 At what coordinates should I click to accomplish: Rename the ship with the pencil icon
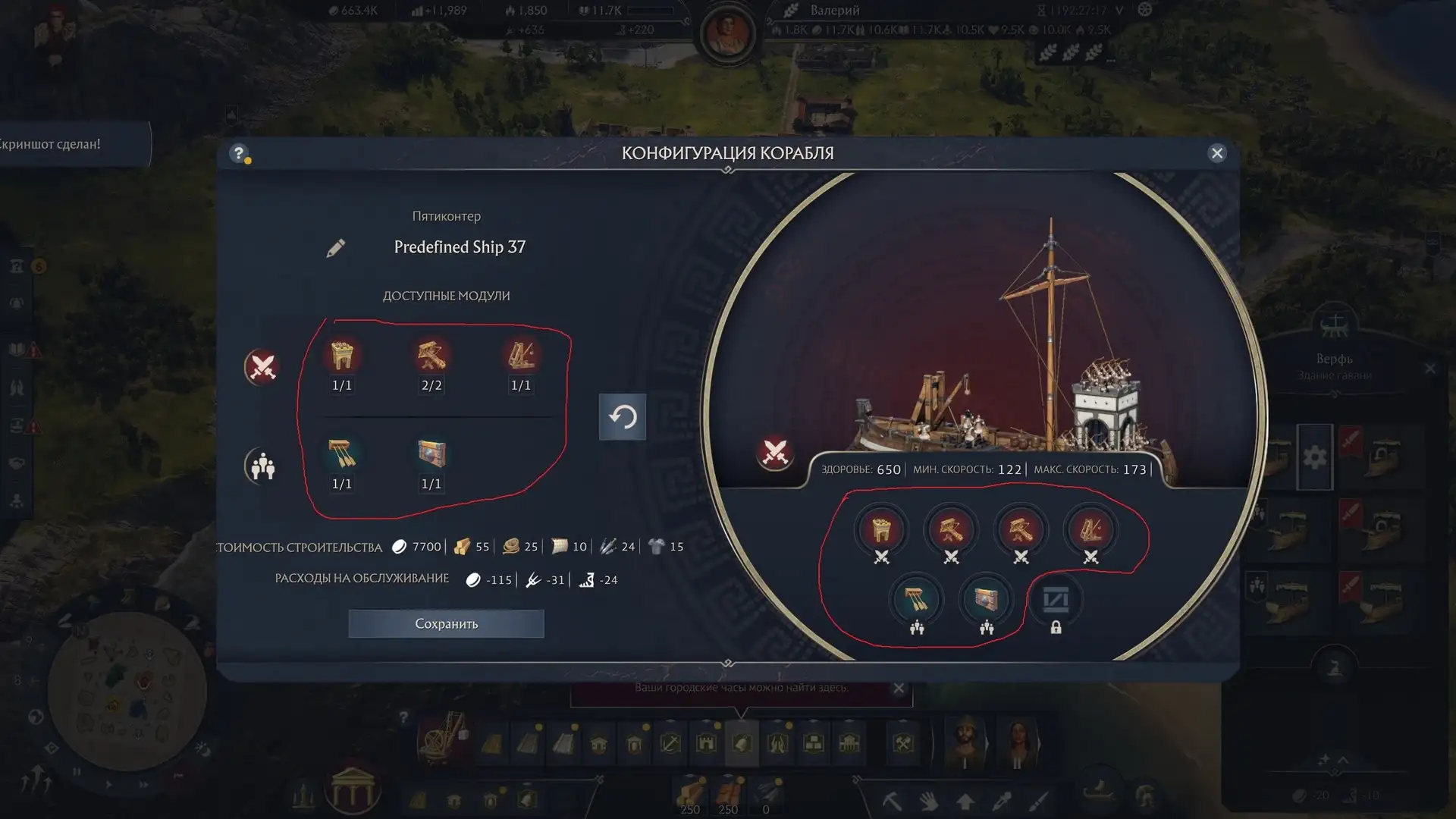(336, 248)
